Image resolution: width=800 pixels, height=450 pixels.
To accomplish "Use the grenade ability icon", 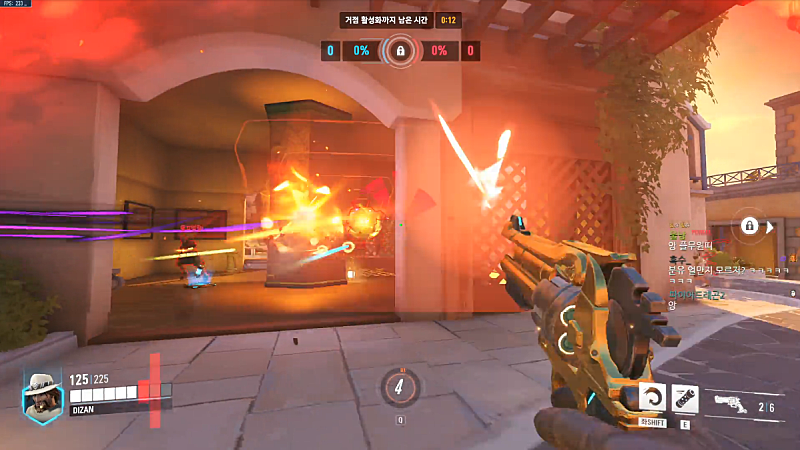I will (685, 397).
